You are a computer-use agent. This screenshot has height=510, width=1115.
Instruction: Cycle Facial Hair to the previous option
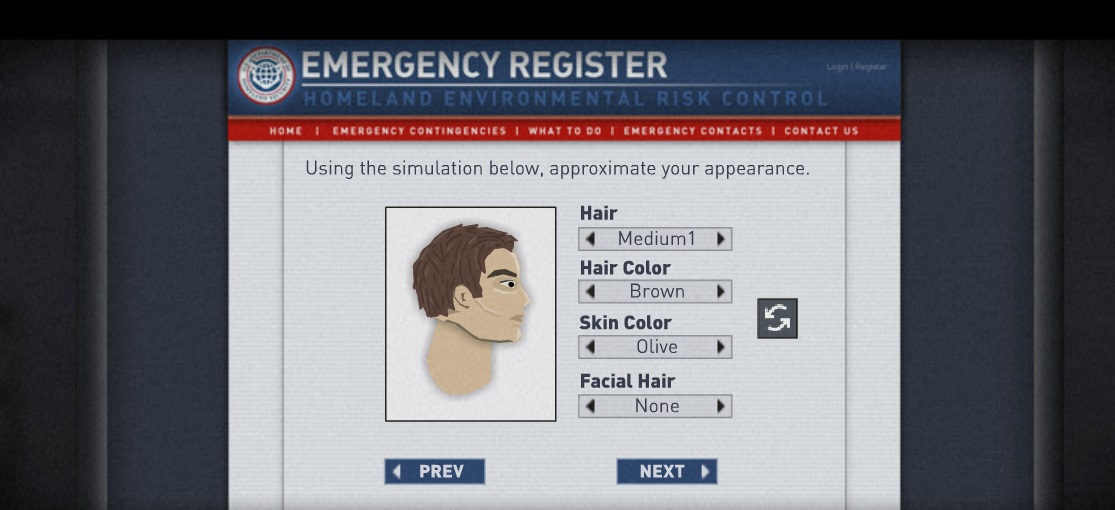(590, 406)
